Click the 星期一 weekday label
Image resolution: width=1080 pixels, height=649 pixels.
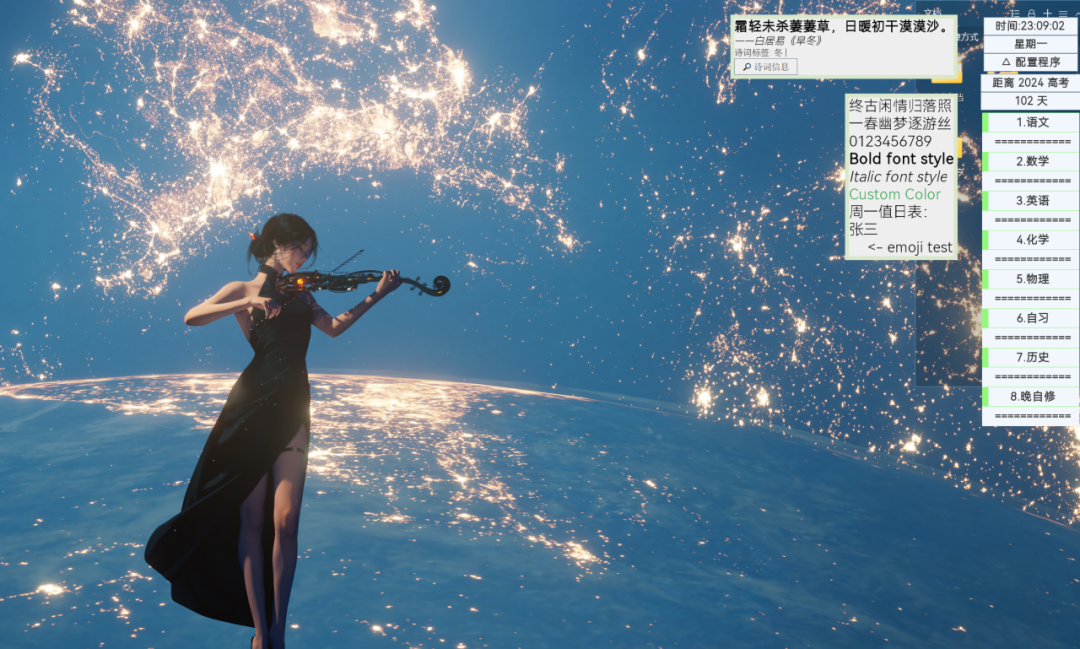[1032, 44]
